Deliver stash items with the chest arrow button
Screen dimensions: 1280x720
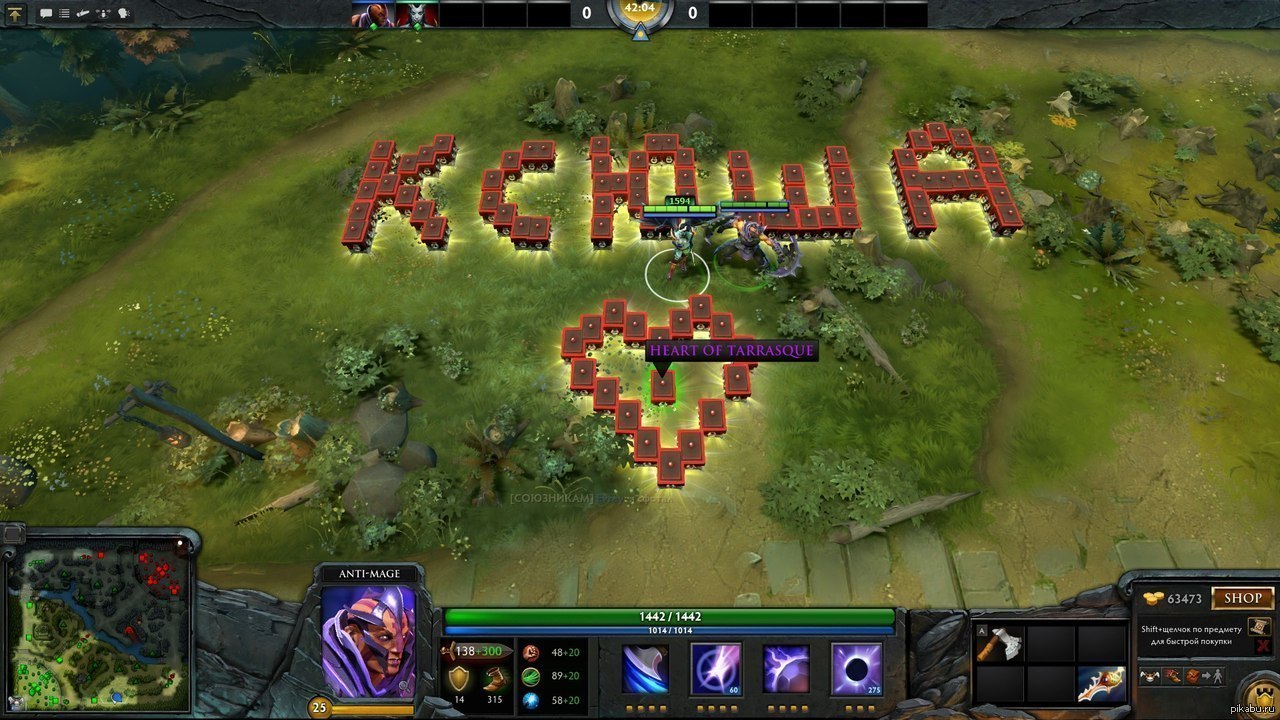click(1197, 676)
